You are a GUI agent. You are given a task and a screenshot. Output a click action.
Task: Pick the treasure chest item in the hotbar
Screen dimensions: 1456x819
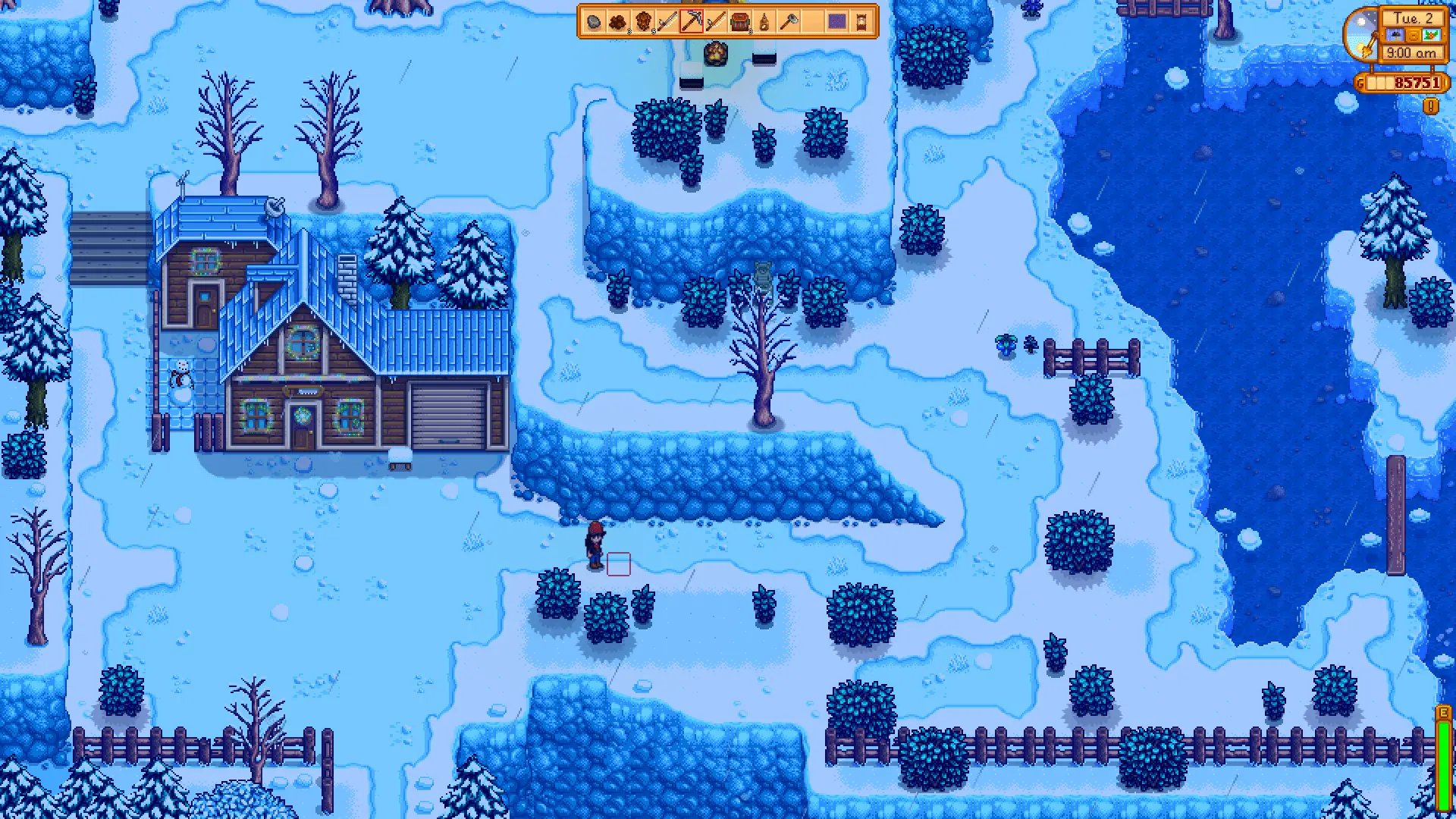pos(739,22)
